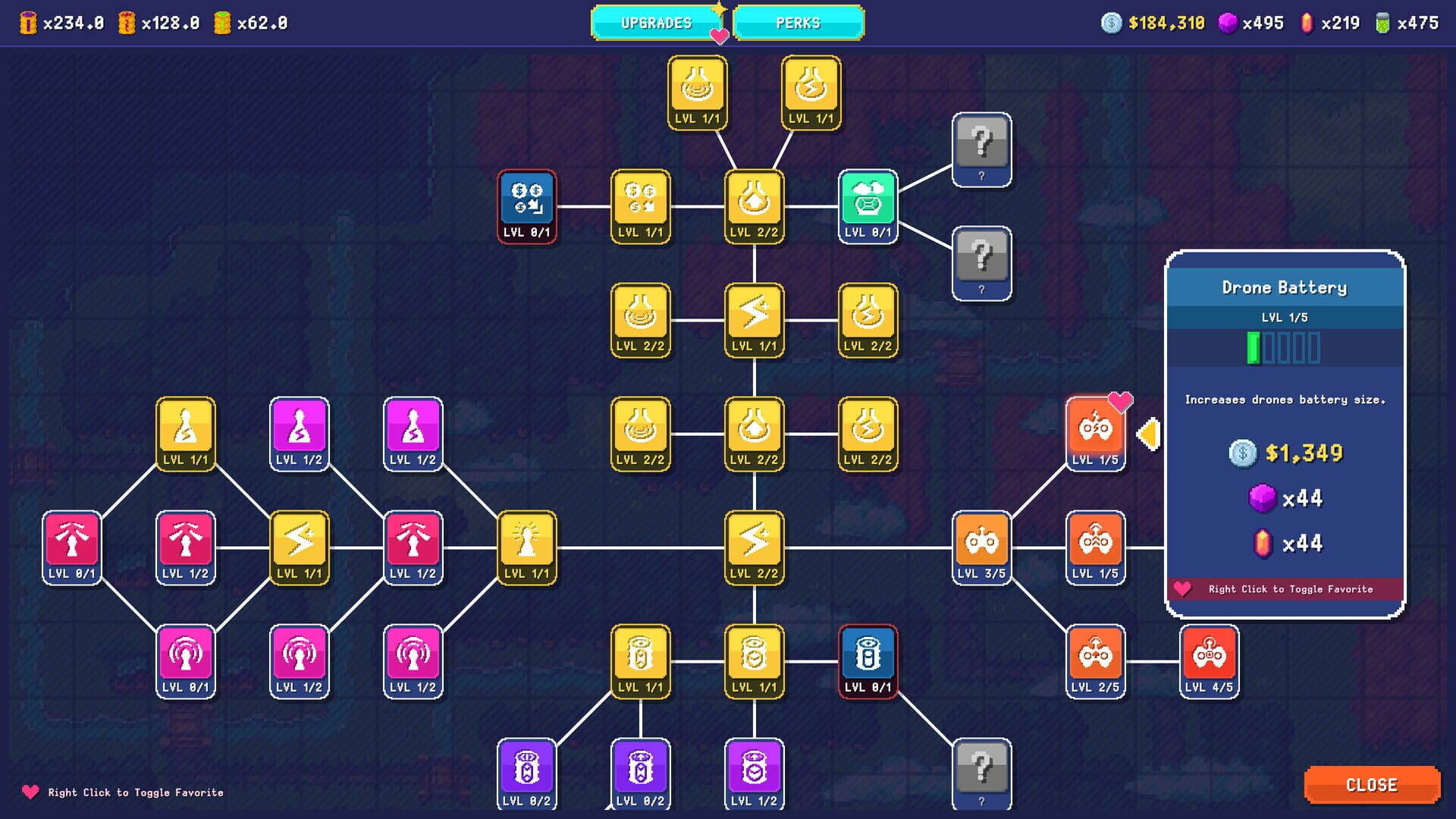Screen dimensions: 1456x819
Task: Reveal the question mark node at bottom center
Action: point(982,773)
